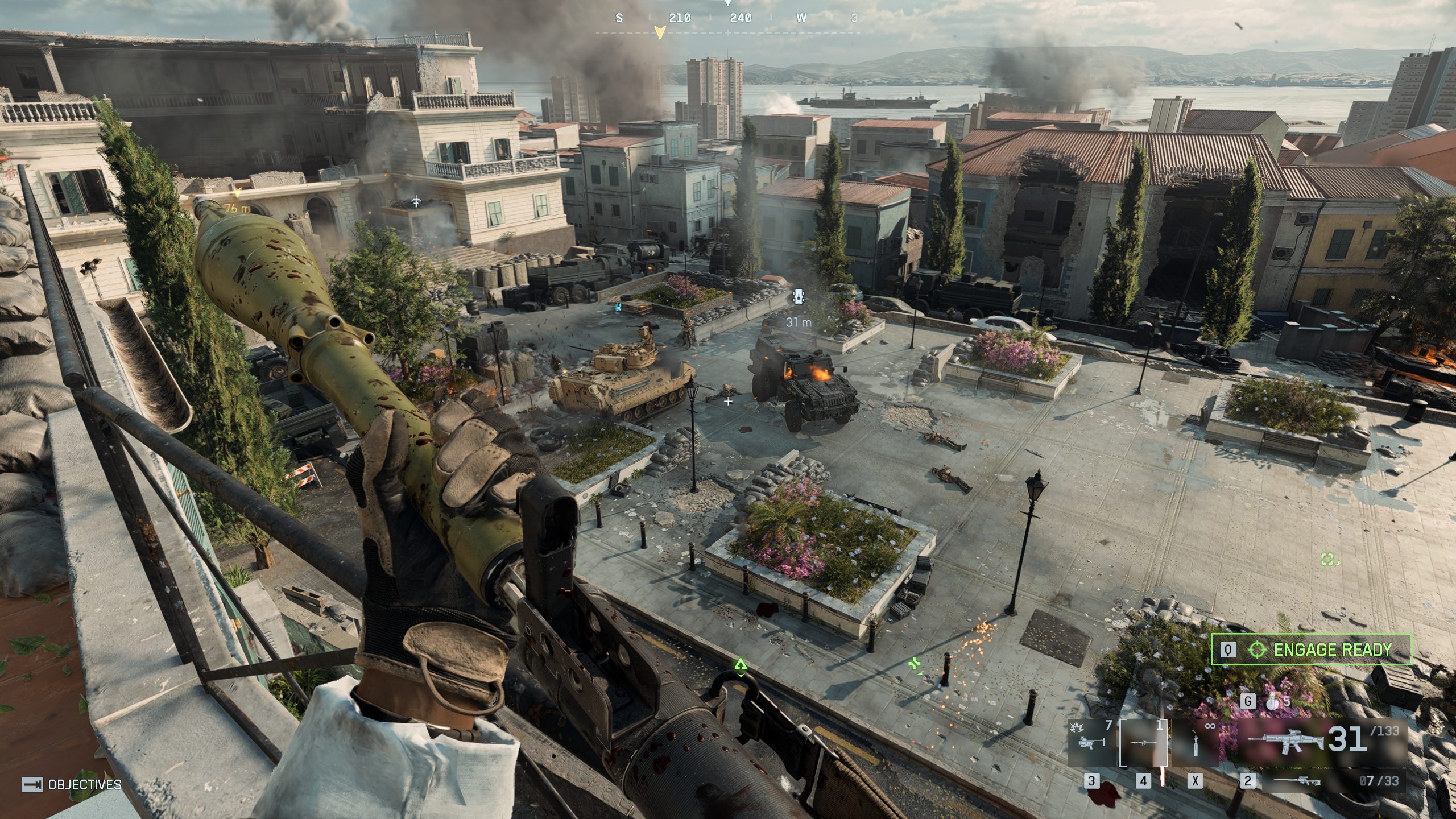Click the vehicle marker at 31 m

click(x=799, y=297)
